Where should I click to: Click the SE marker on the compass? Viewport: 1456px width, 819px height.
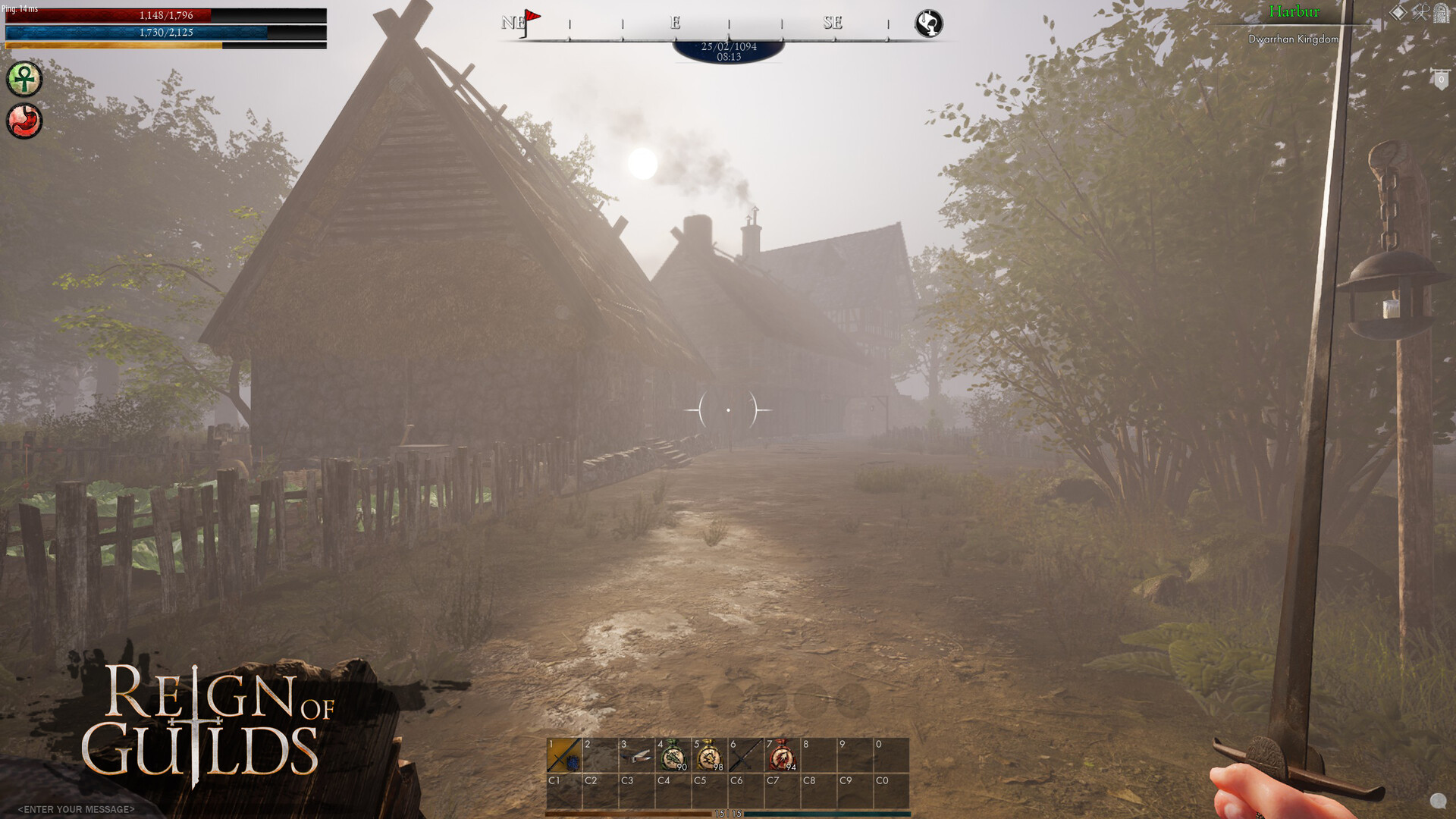(831, 23)
